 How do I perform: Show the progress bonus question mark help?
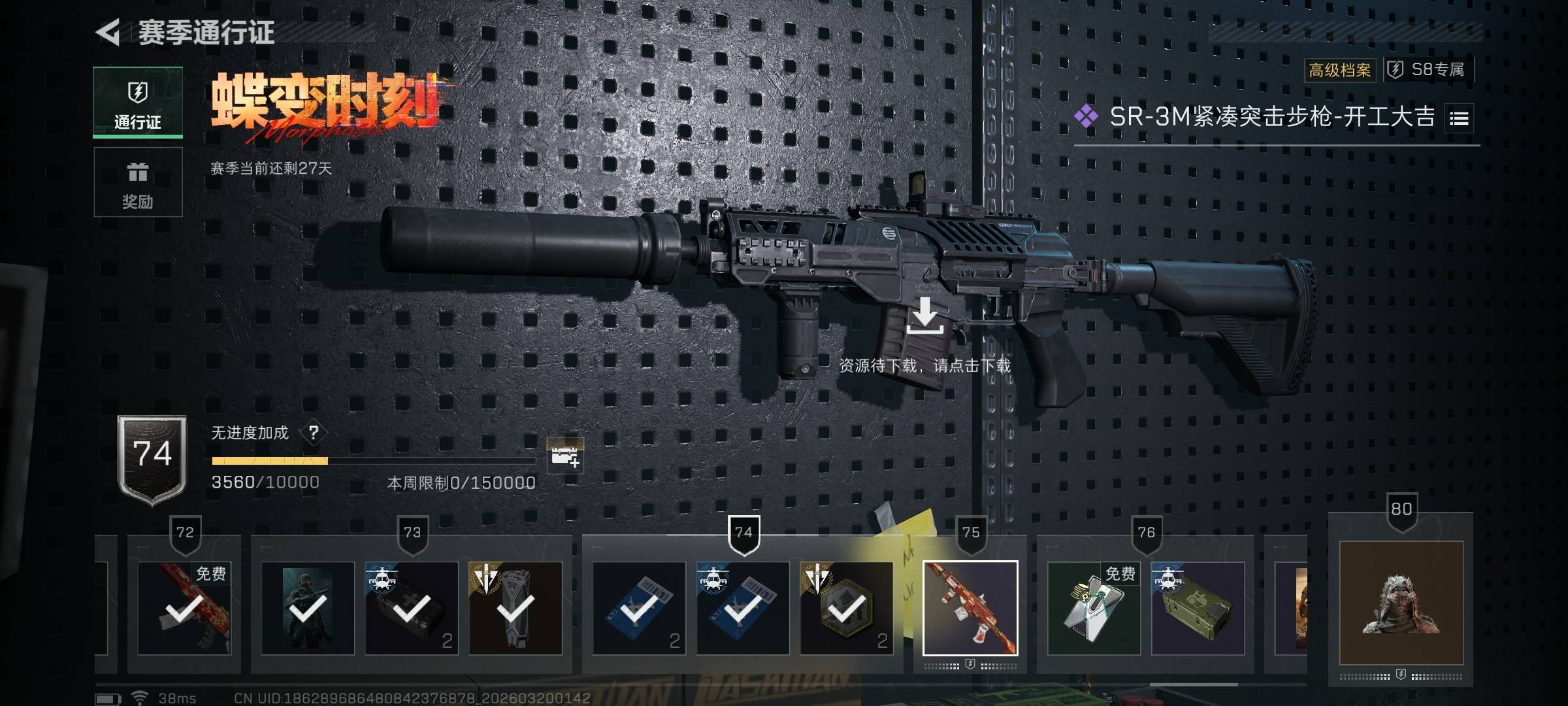(x=314, y=433)
